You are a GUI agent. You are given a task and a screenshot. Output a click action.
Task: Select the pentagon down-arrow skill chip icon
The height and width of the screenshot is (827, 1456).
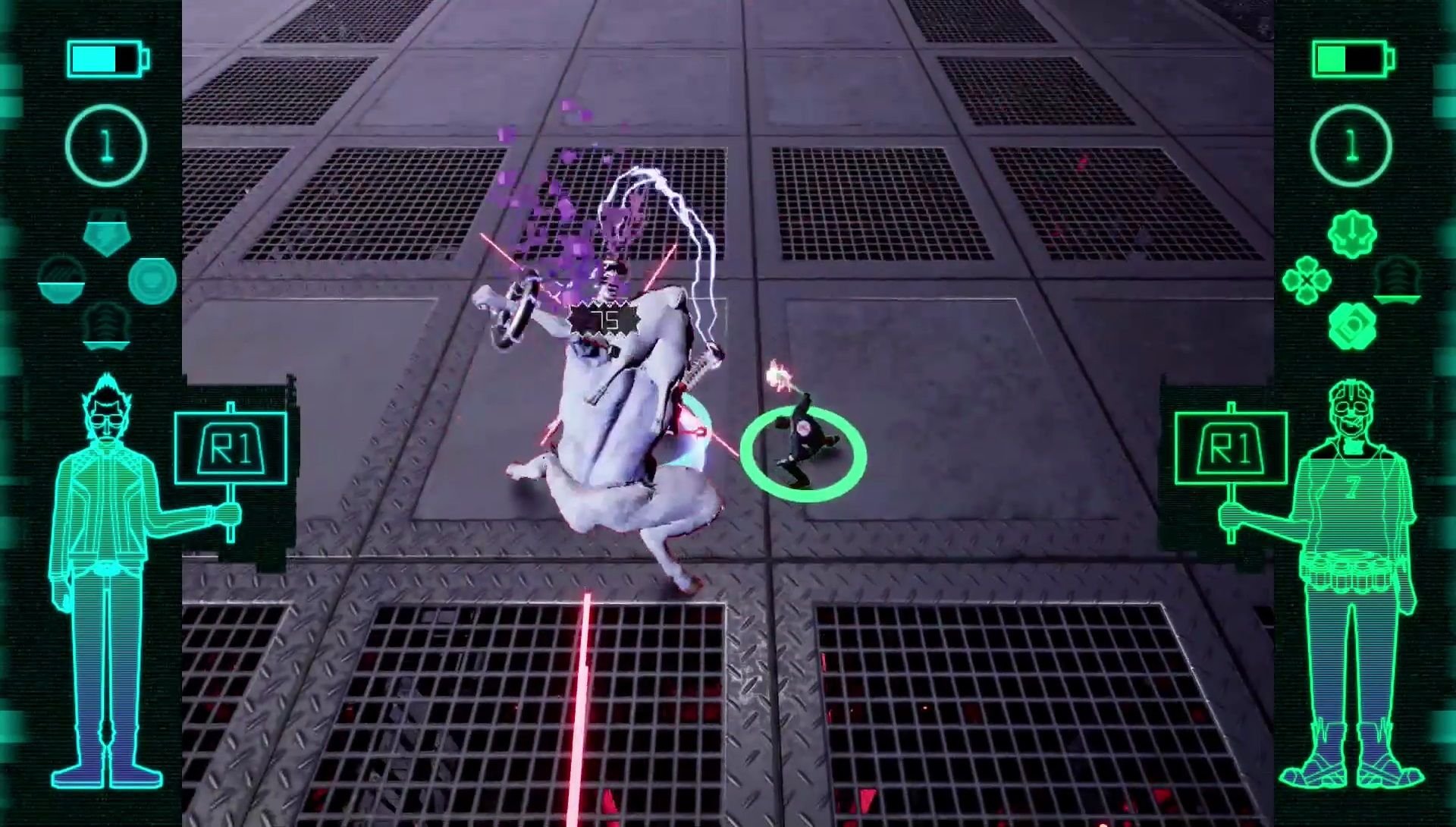point(107,233)
